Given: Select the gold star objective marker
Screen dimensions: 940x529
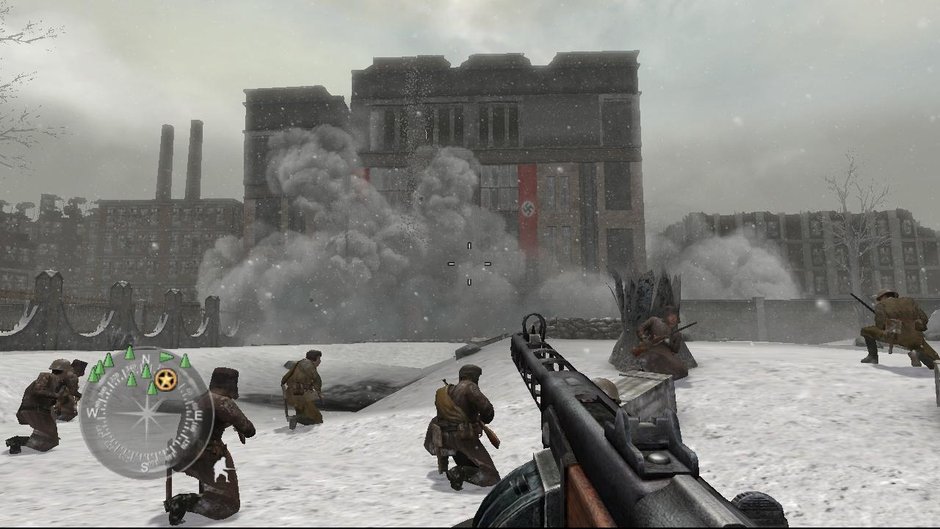Looking at the screenshot, I should pos(166,380).
